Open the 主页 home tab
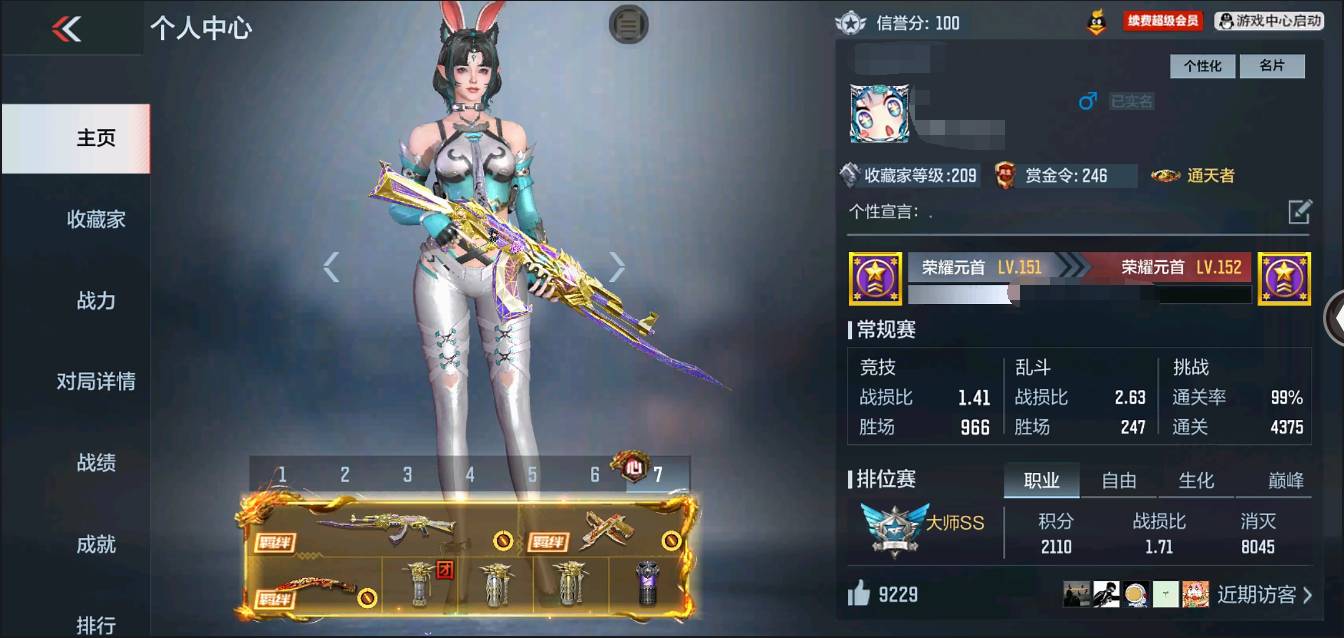 tap(96, 138)
